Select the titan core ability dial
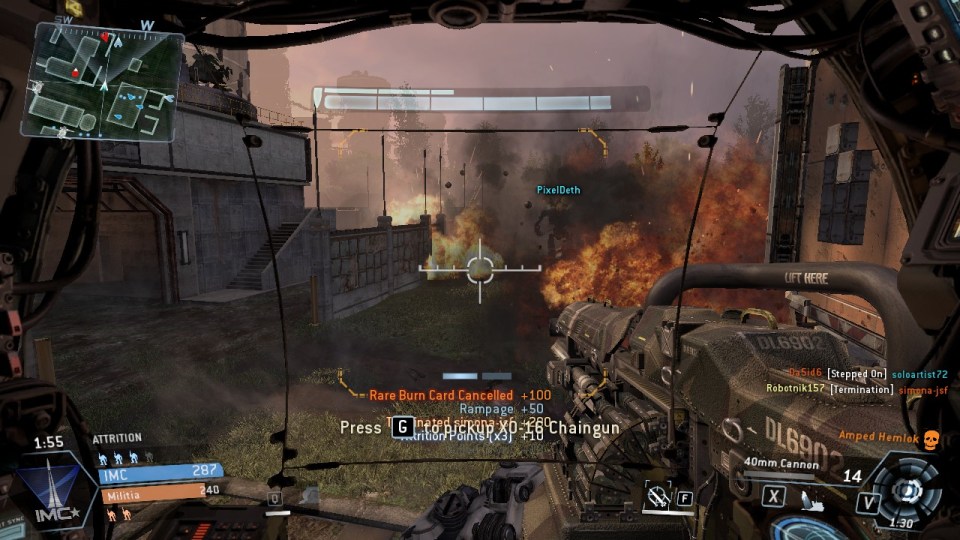The height and width of the screenshot is (540, 960). tap(907, 491)
